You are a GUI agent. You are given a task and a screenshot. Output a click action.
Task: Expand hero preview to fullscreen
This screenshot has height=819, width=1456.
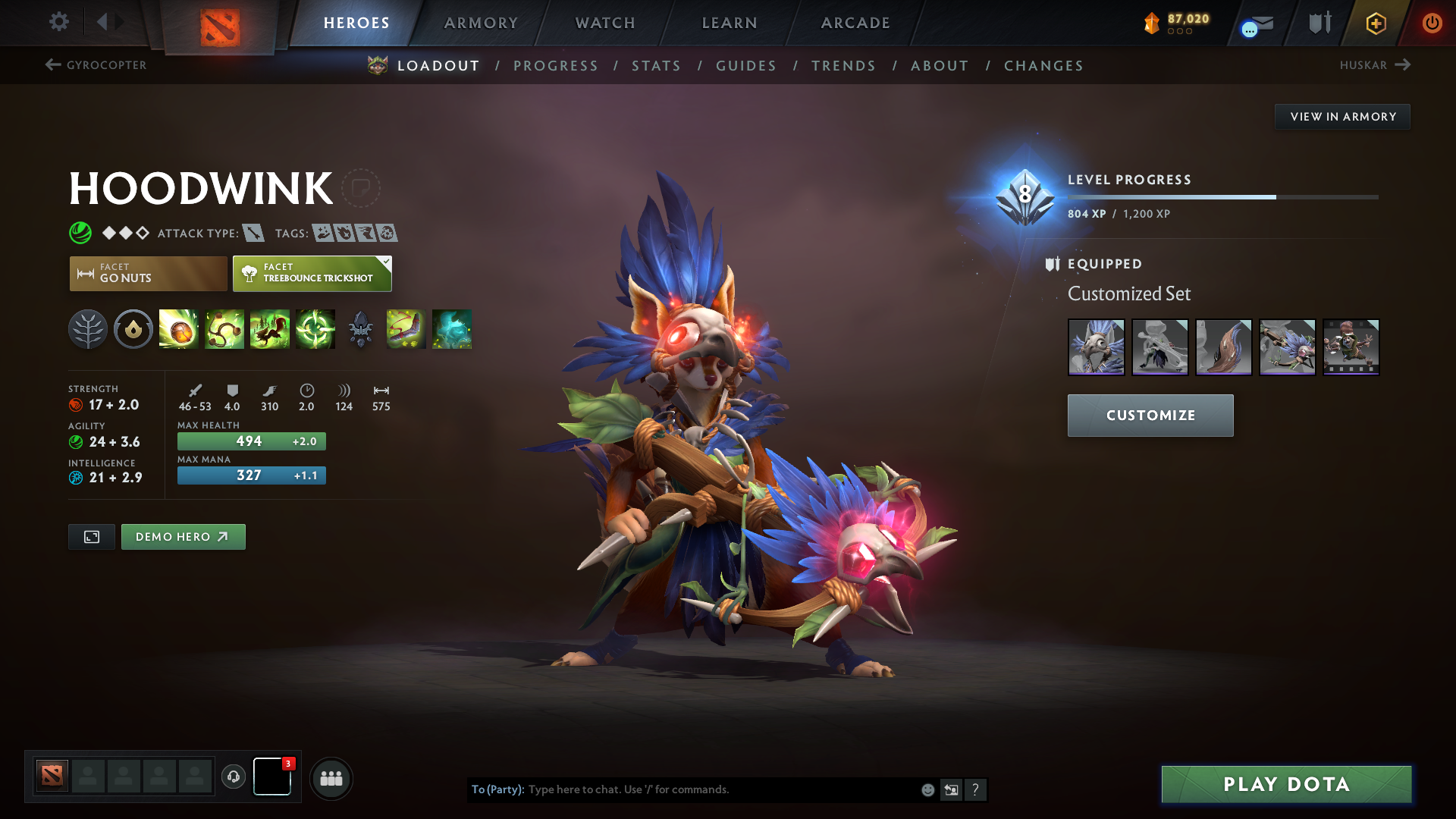(x=91, y=536)
